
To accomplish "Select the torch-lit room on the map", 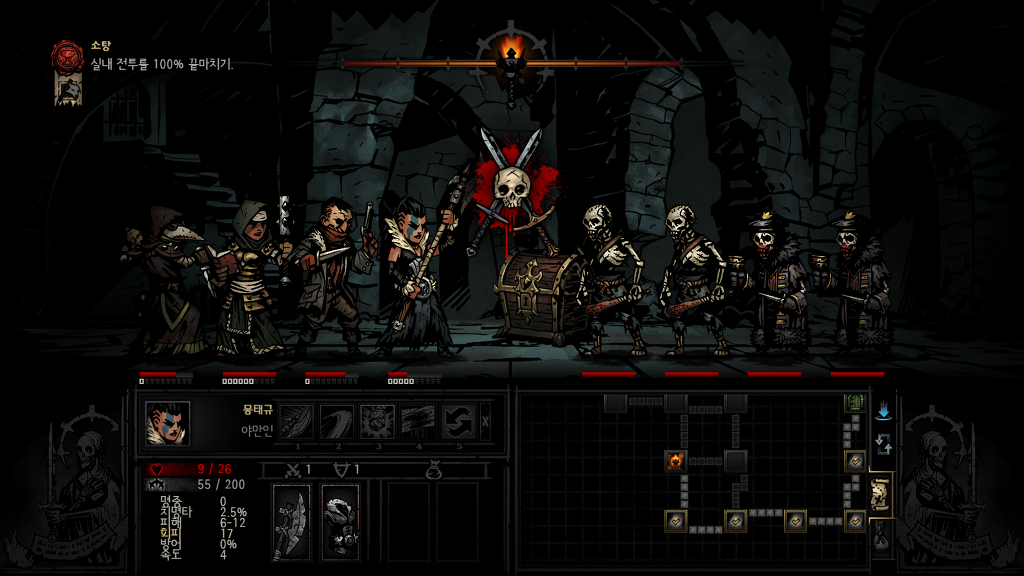I will (675, 461).
